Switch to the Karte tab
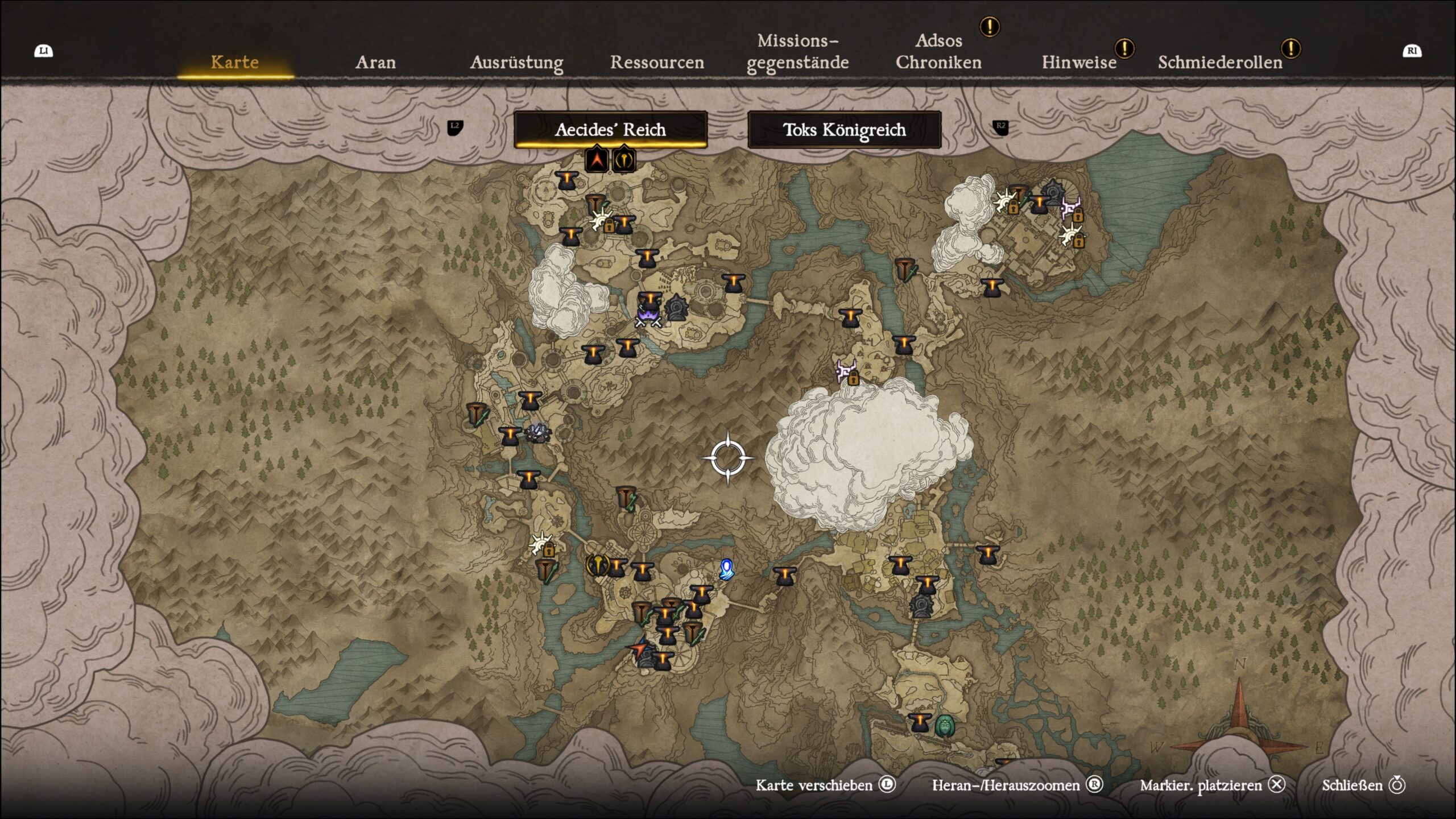This screenshot has height=819, width=1456. coord(234,62)
